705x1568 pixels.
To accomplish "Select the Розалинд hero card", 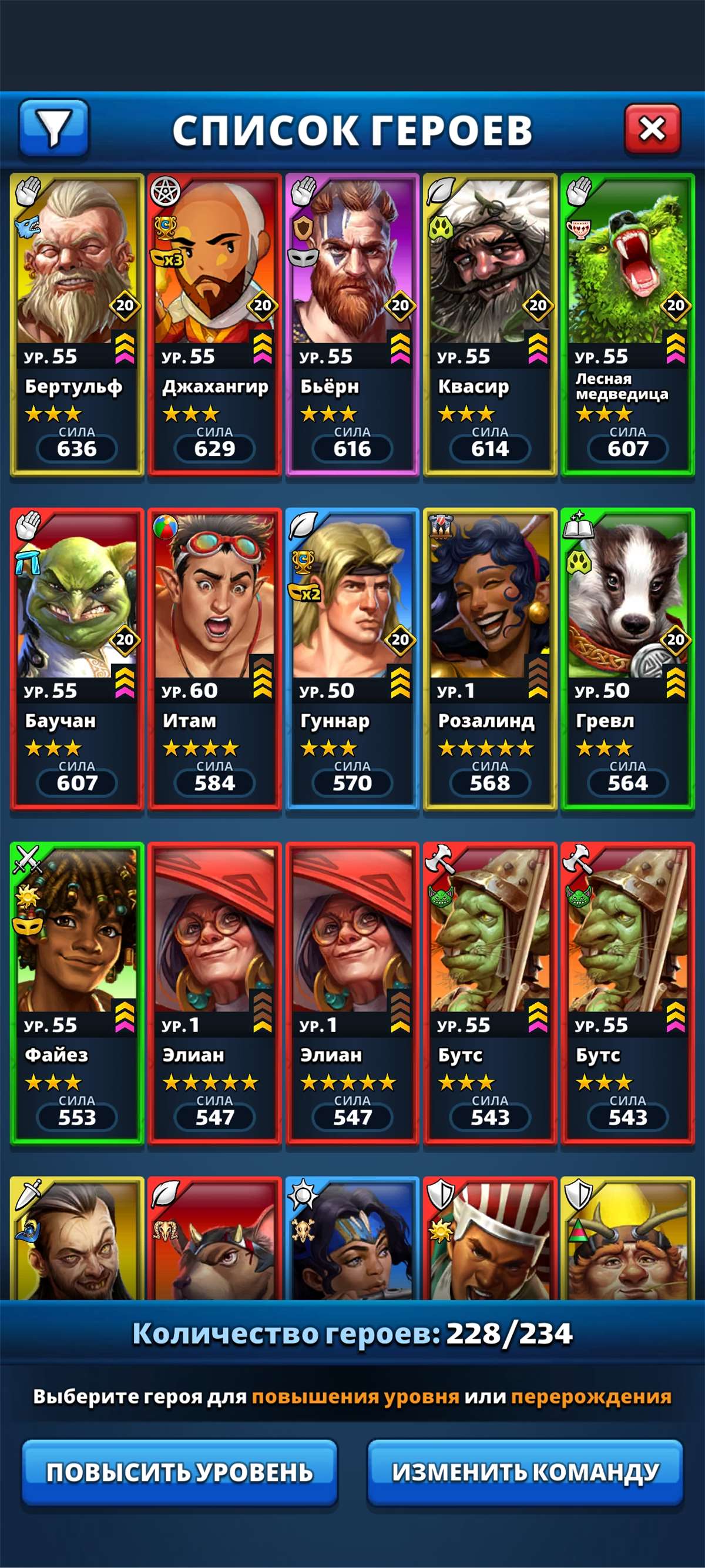I will 489,659.
